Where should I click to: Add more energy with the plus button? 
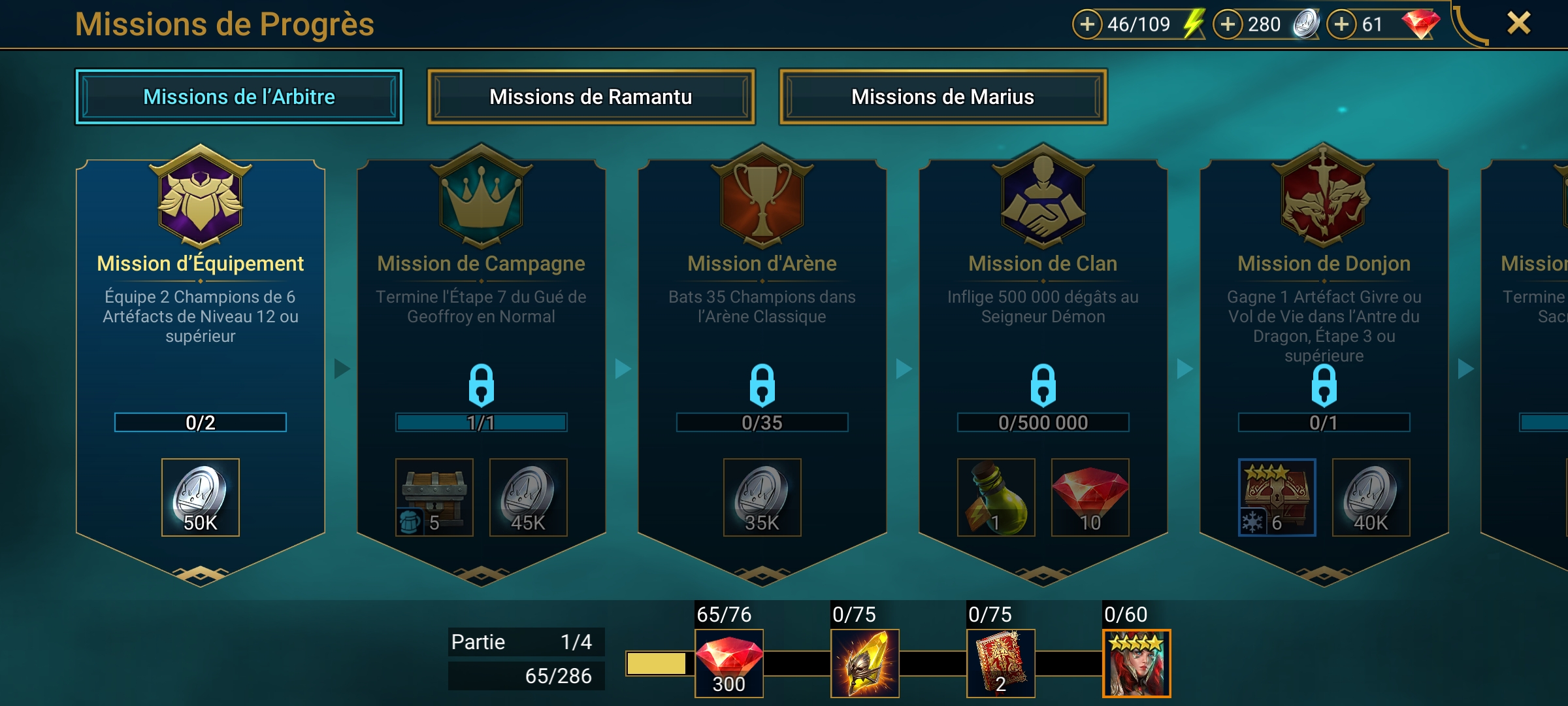pos(1087,24)
